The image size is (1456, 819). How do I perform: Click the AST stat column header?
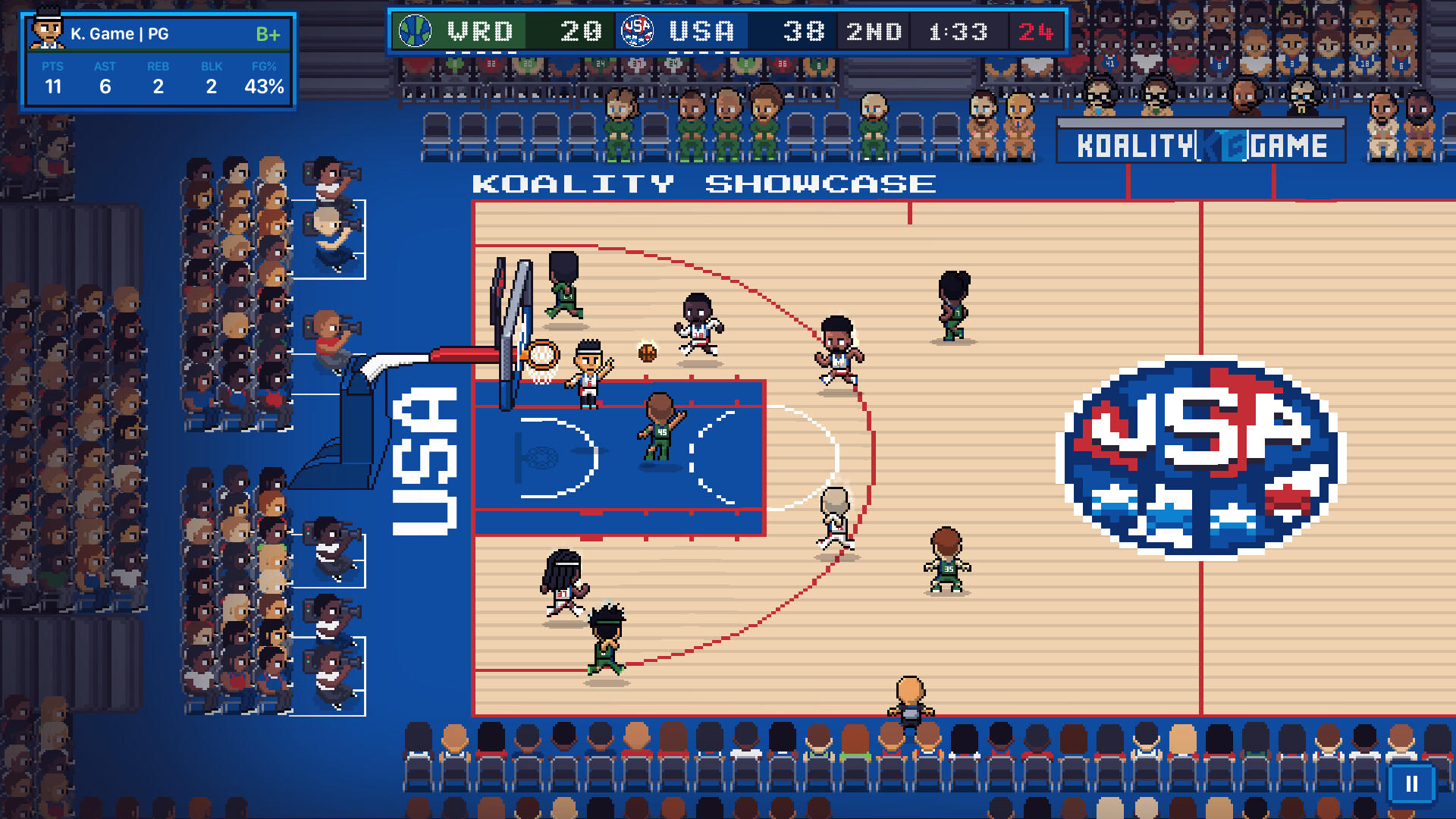click(105, 66)
